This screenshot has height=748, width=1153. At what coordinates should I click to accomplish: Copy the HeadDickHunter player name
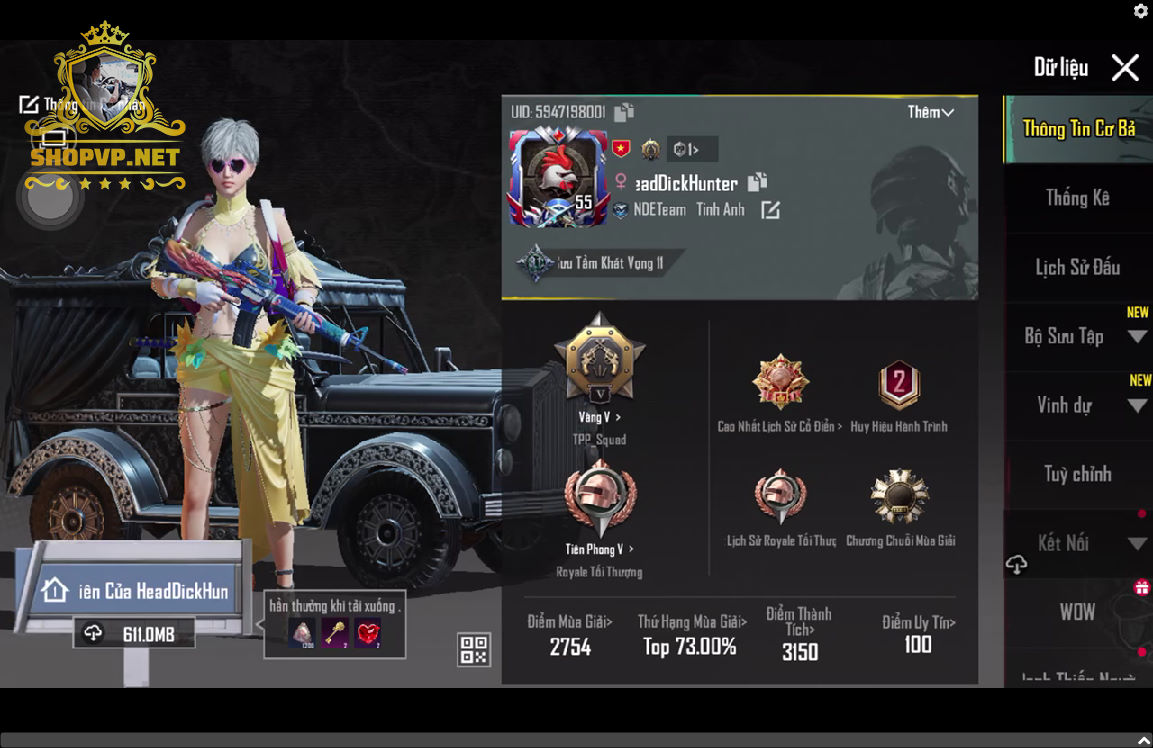click(x=758, y=182)
